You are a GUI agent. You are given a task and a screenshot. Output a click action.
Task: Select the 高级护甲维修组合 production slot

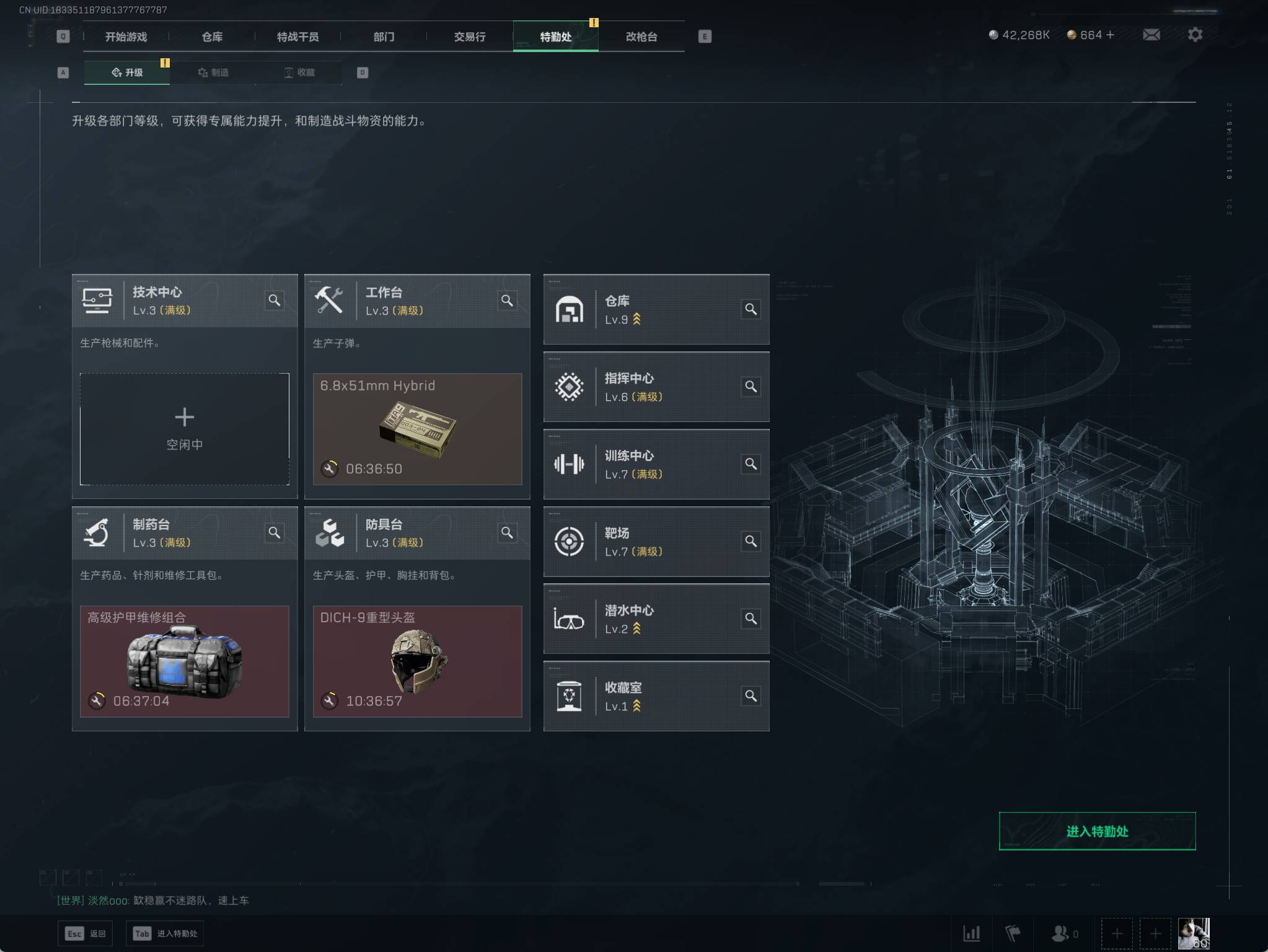pos(185,661)
